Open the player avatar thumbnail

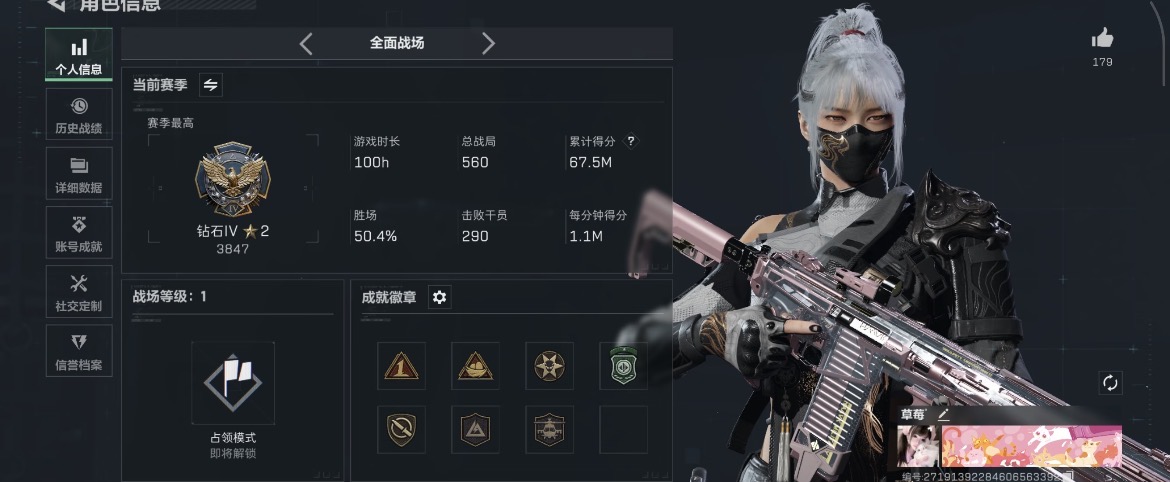point(916,446)
